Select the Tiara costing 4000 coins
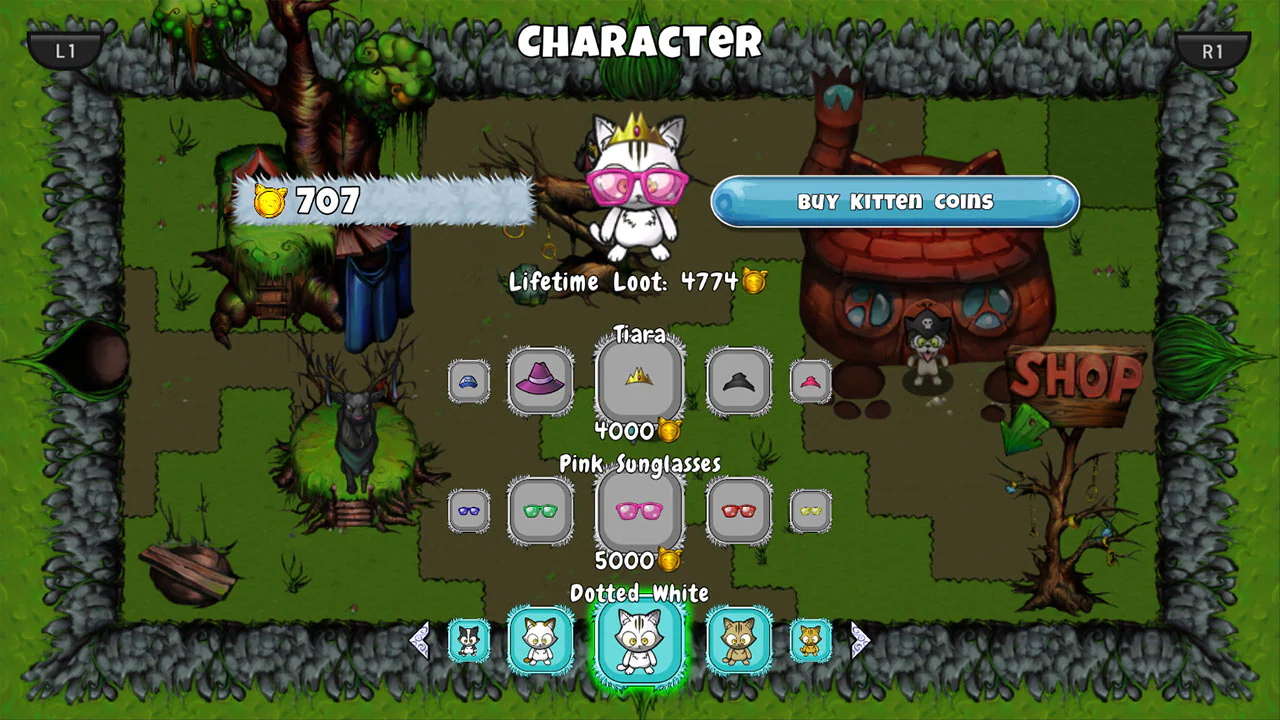Image resolution: width=1280 pixels, height=720 pixels. (x=639, y=381)
